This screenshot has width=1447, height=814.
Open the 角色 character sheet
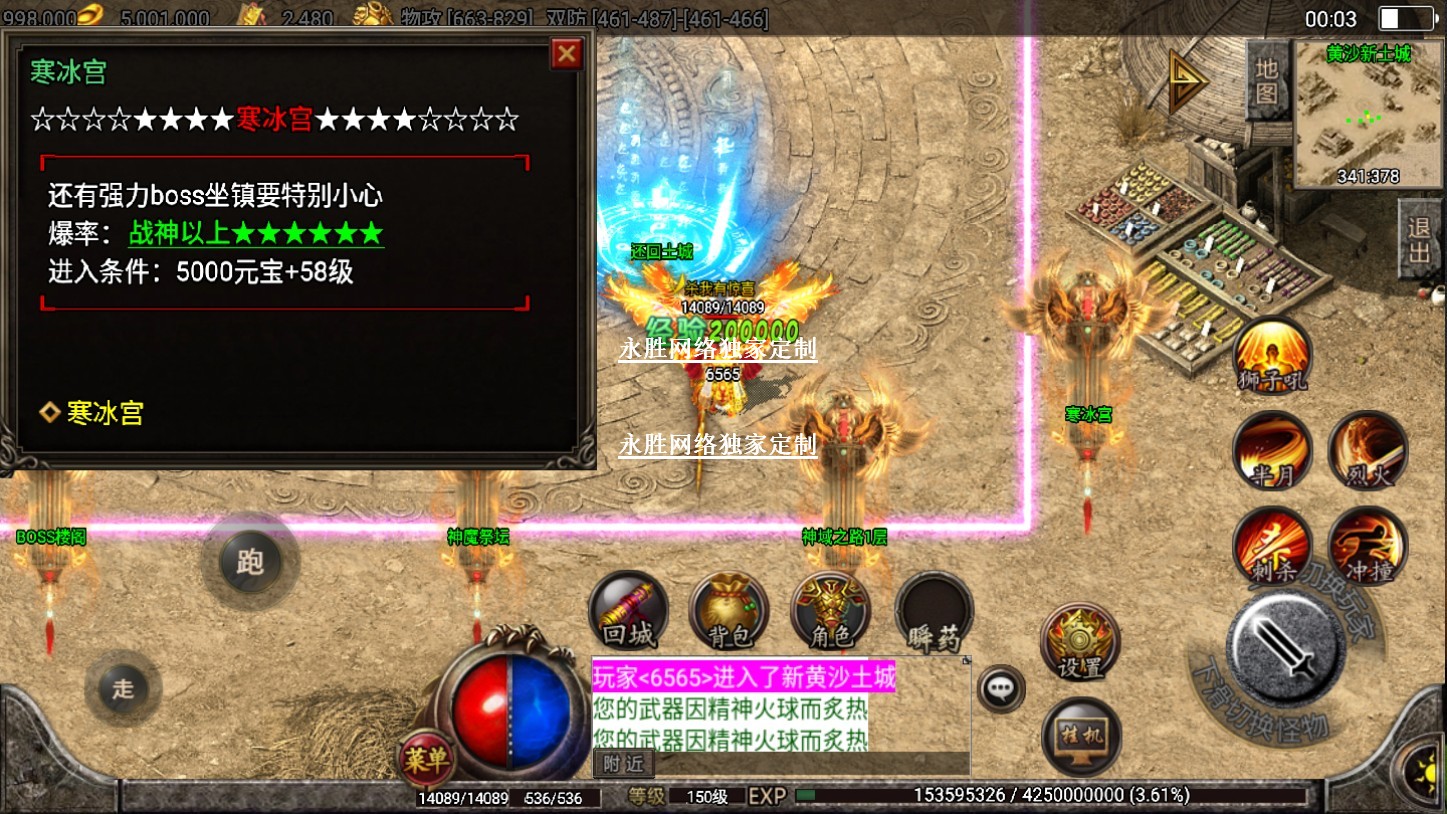pyautogui.click(x=830, y=610)
